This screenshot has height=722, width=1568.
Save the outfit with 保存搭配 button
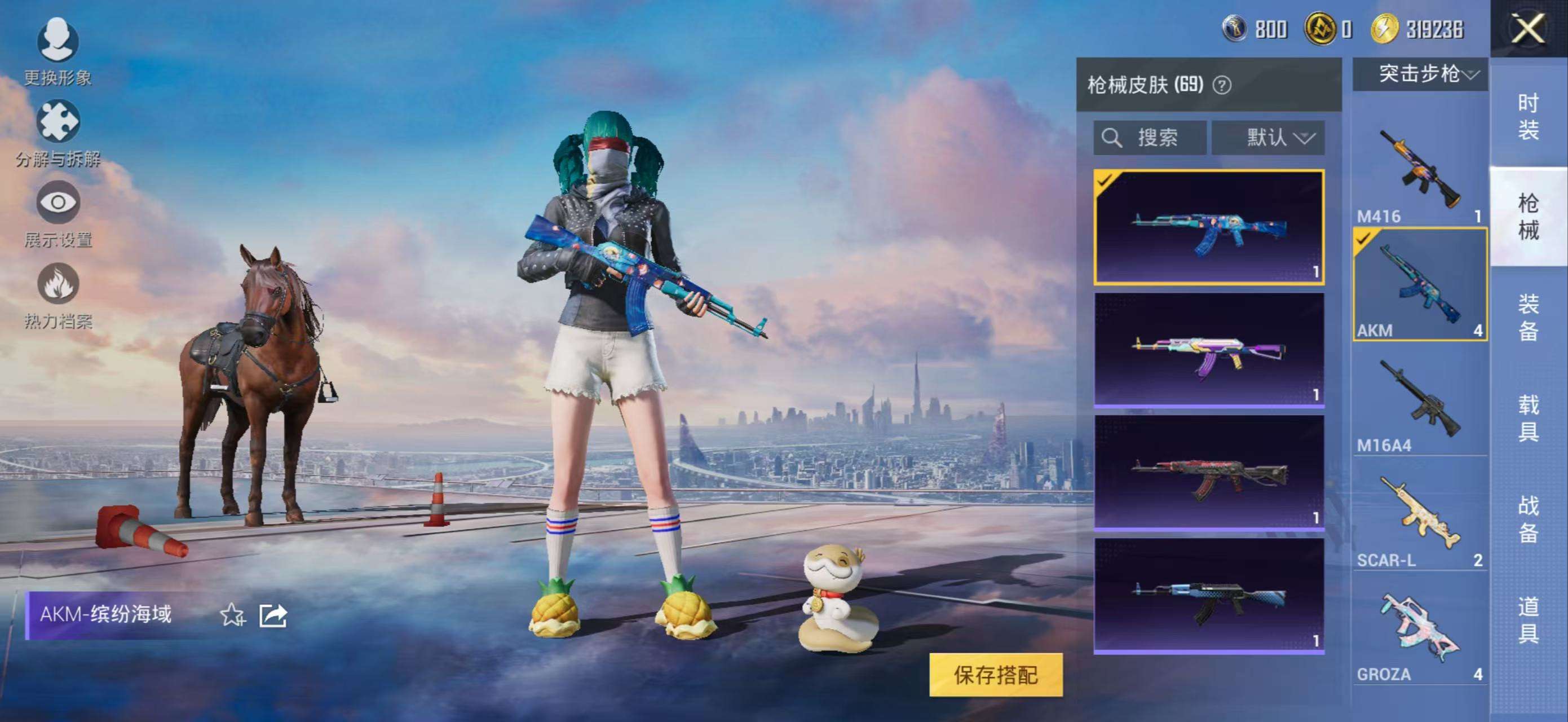point(995,675)
